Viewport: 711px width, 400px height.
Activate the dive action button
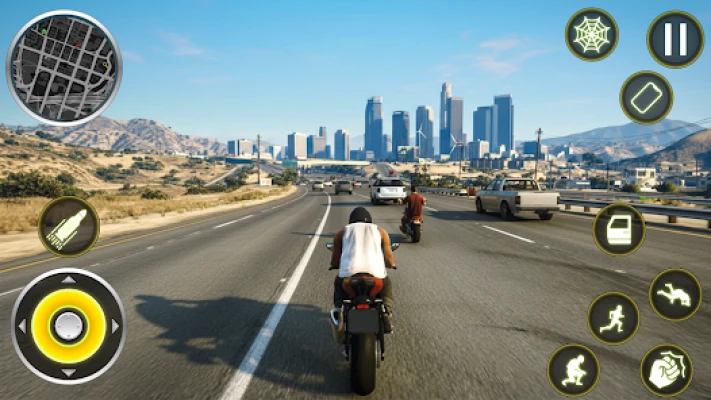675,295
